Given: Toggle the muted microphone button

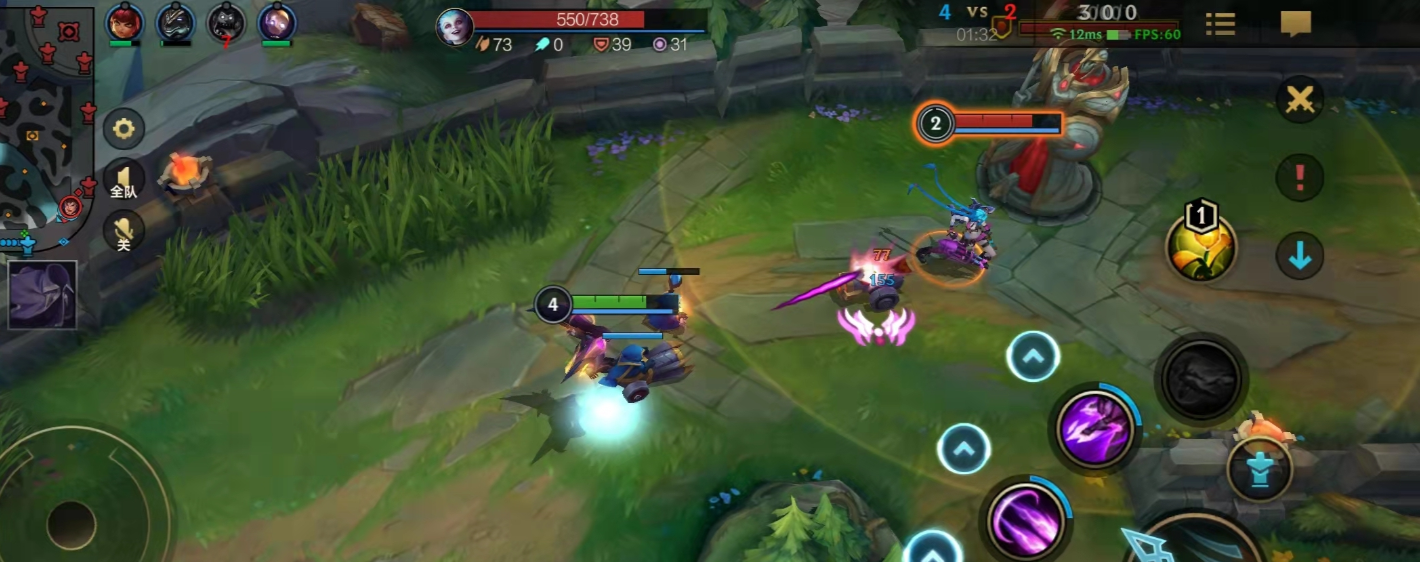Looking at the screenshot, I should [124, 232].
